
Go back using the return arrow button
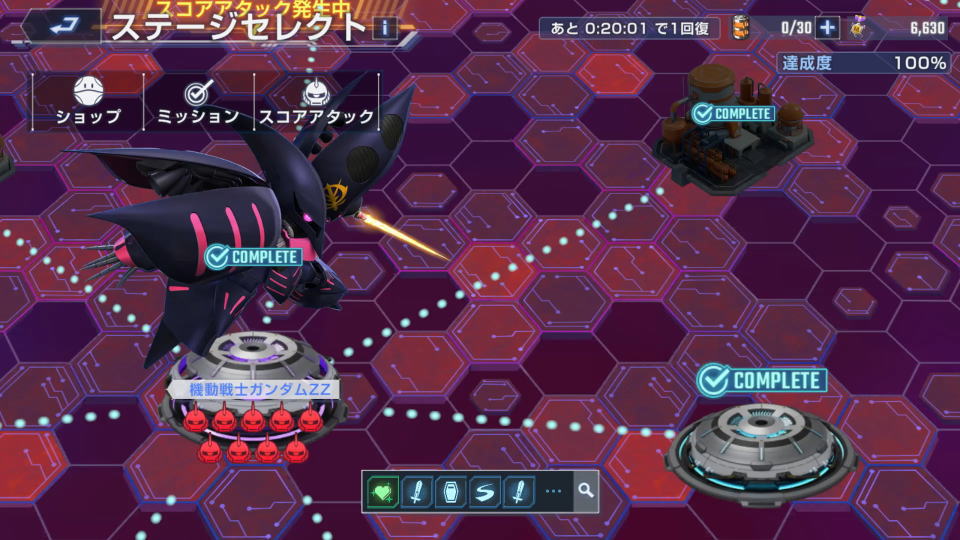point(62,26)
